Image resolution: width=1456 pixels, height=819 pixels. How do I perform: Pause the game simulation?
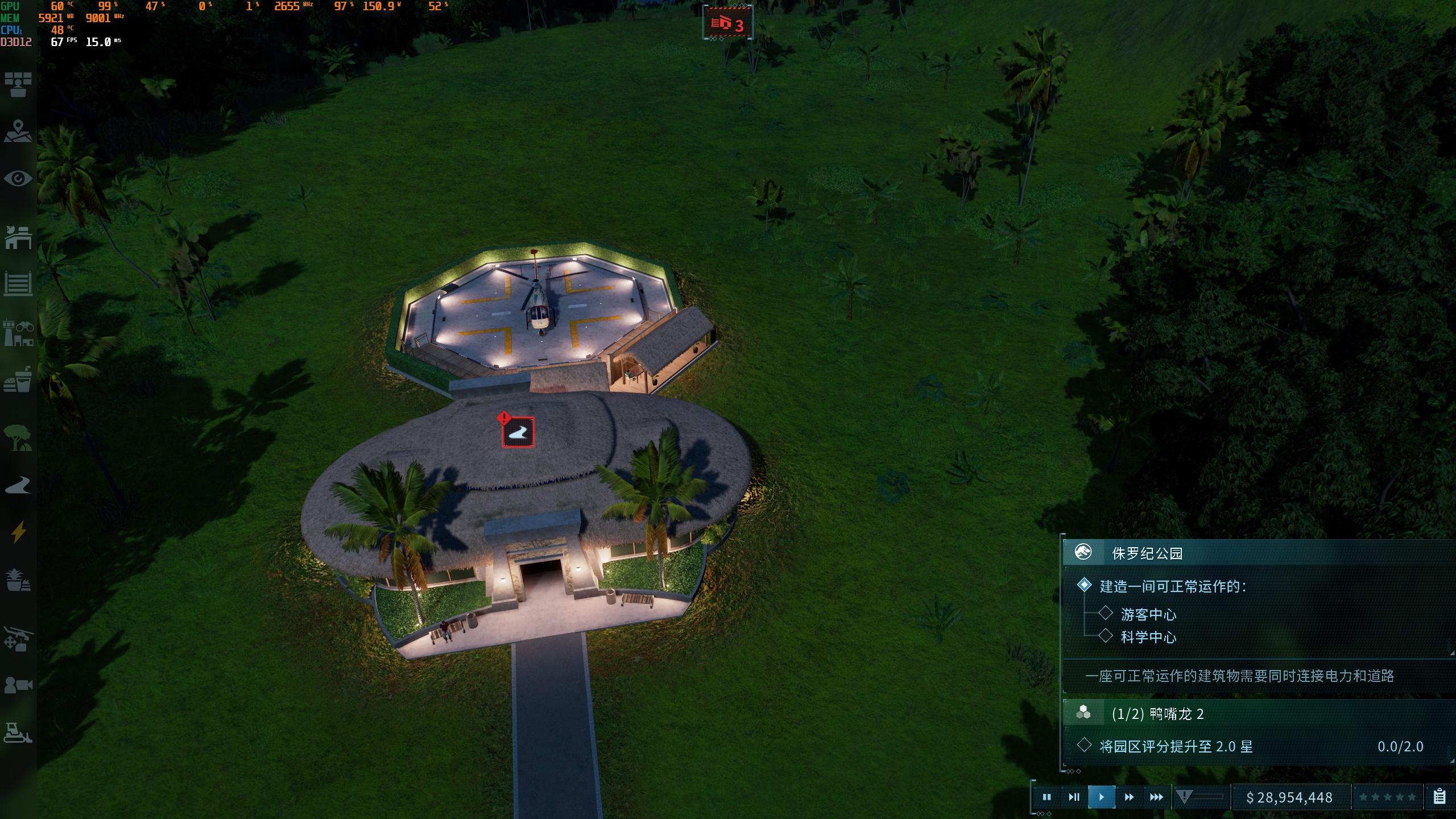[1046, 797]
